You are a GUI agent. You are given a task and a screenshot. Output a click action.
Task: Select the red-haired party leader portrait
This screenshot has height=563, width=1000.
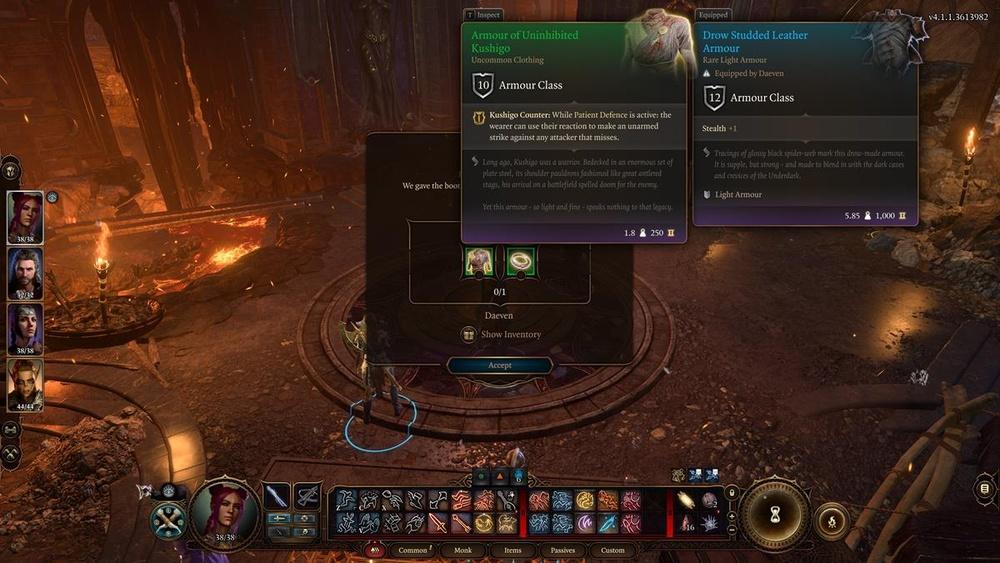(26, 216)
